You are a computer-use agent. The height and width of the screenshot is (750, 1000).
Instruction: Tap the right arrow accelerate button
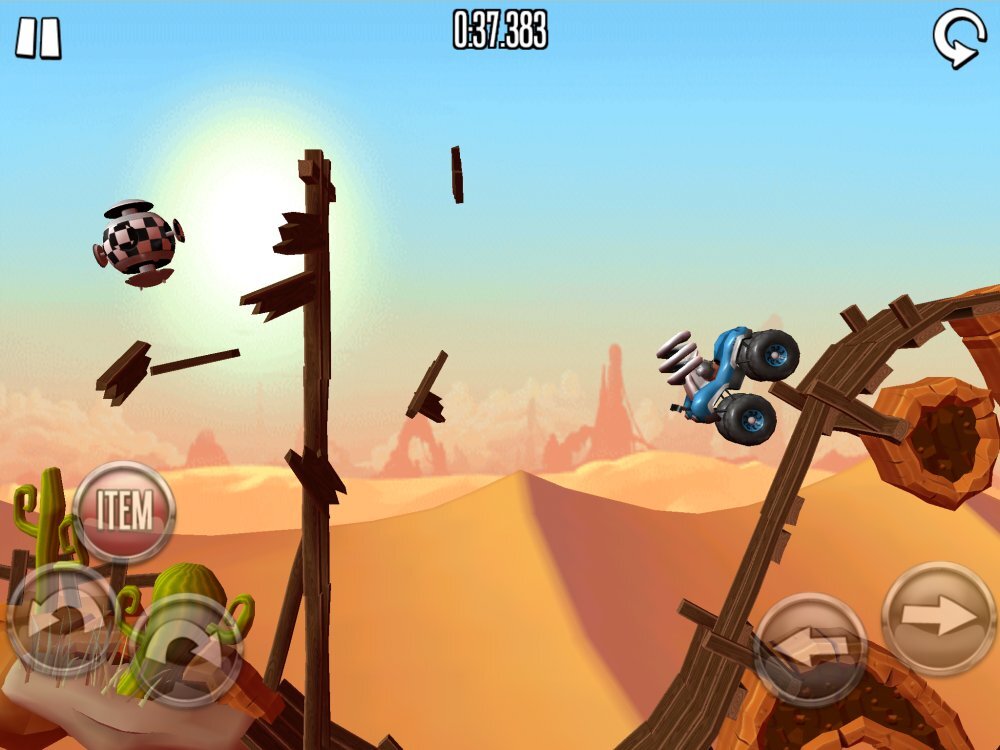coord(939,618)
